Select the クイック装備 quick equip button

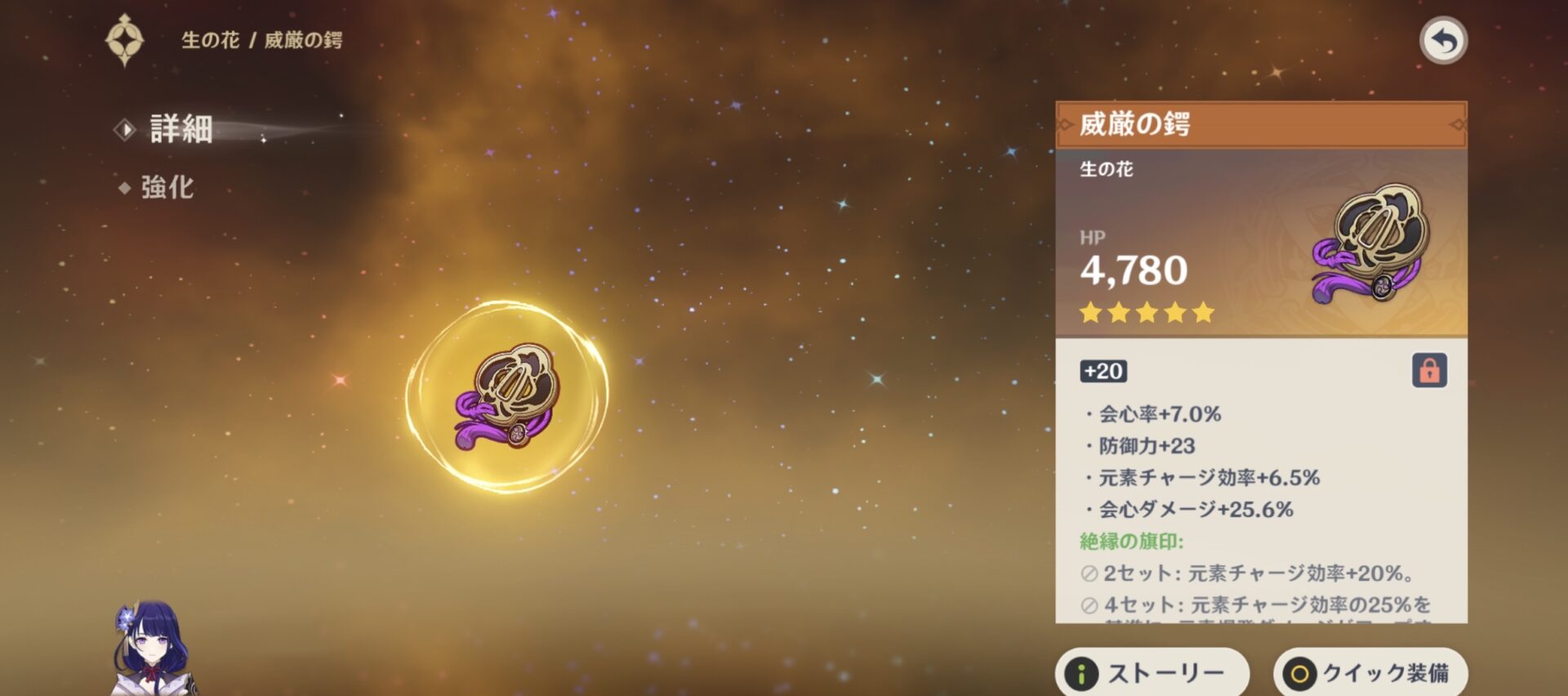pos(1370,672)
